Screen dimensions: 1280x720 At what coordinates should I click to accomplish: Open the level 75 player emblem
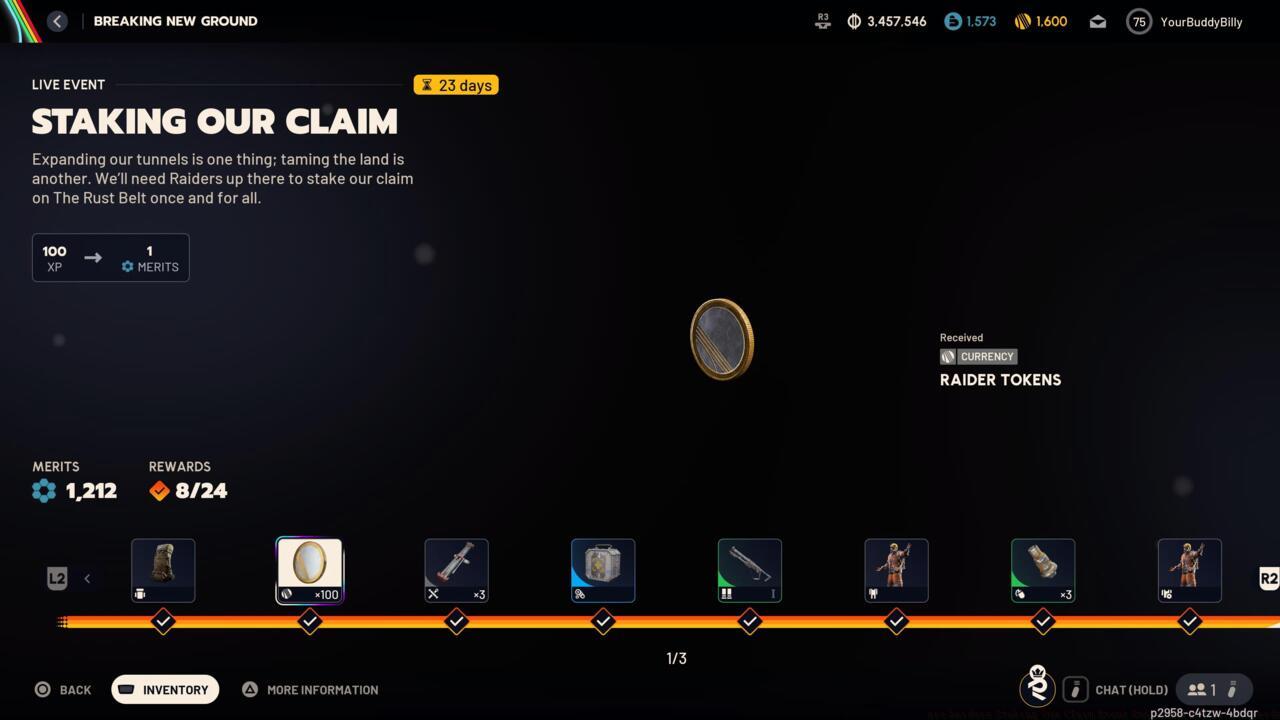point(1138,21)
